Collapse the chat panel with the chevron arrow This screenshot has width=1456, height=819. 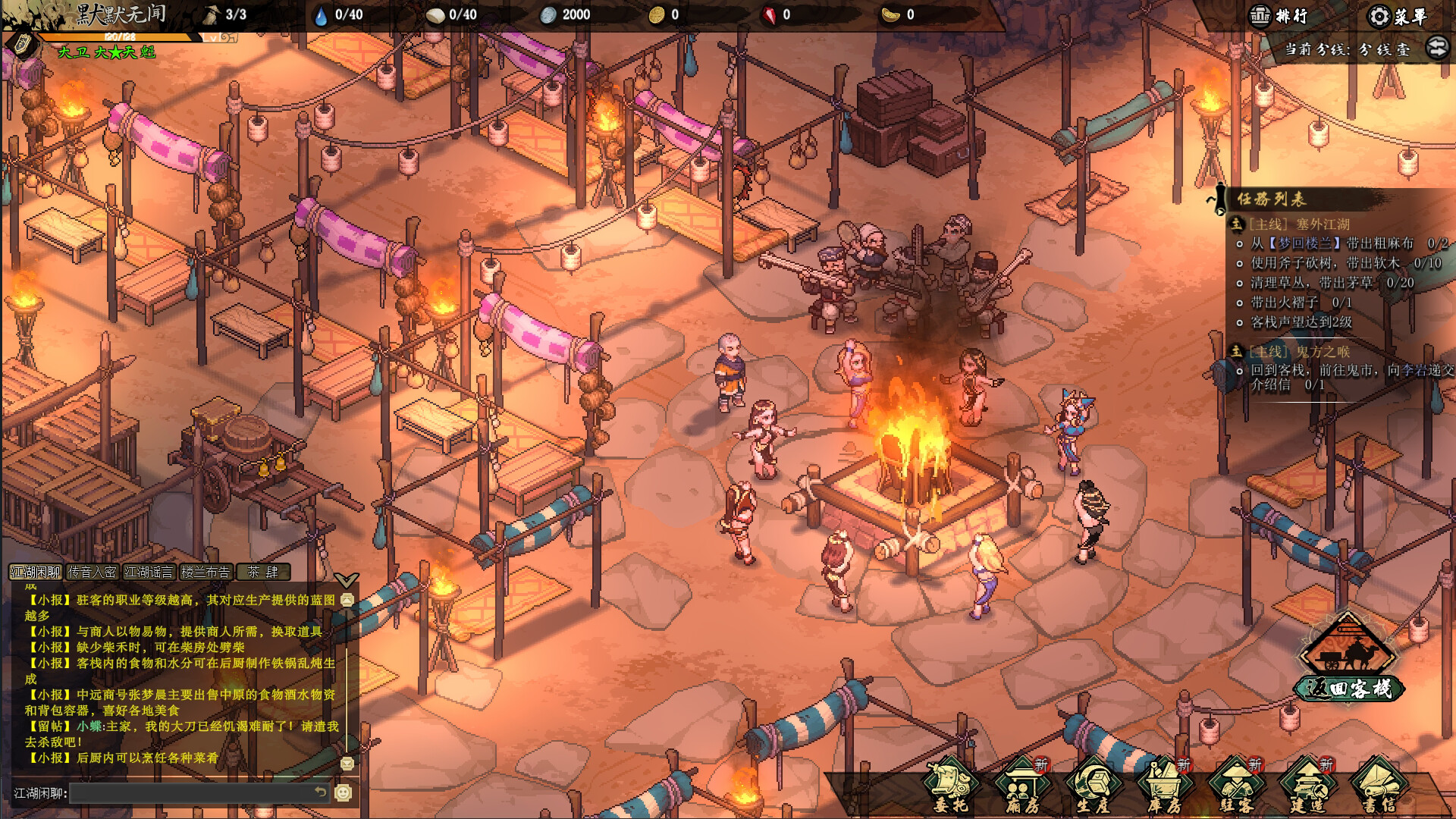tap(346, 581)
